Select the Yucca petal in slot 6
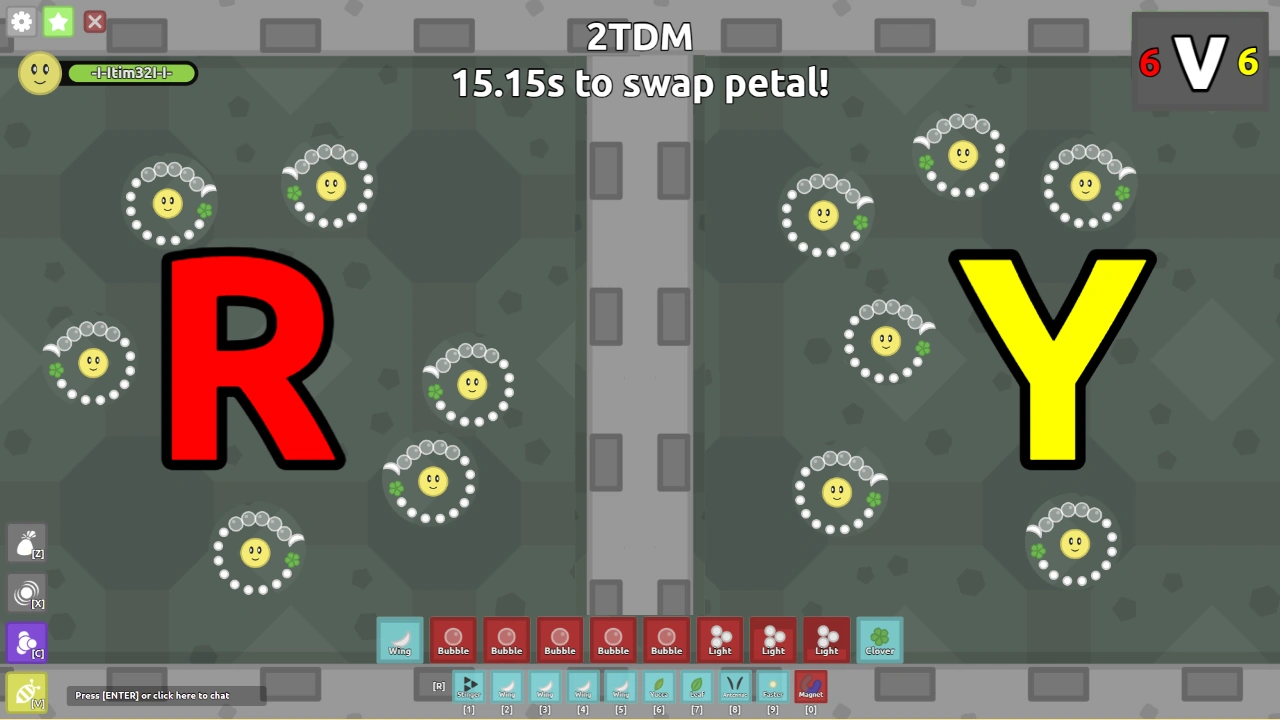1280x720 pixels. [x=658, y=687]
